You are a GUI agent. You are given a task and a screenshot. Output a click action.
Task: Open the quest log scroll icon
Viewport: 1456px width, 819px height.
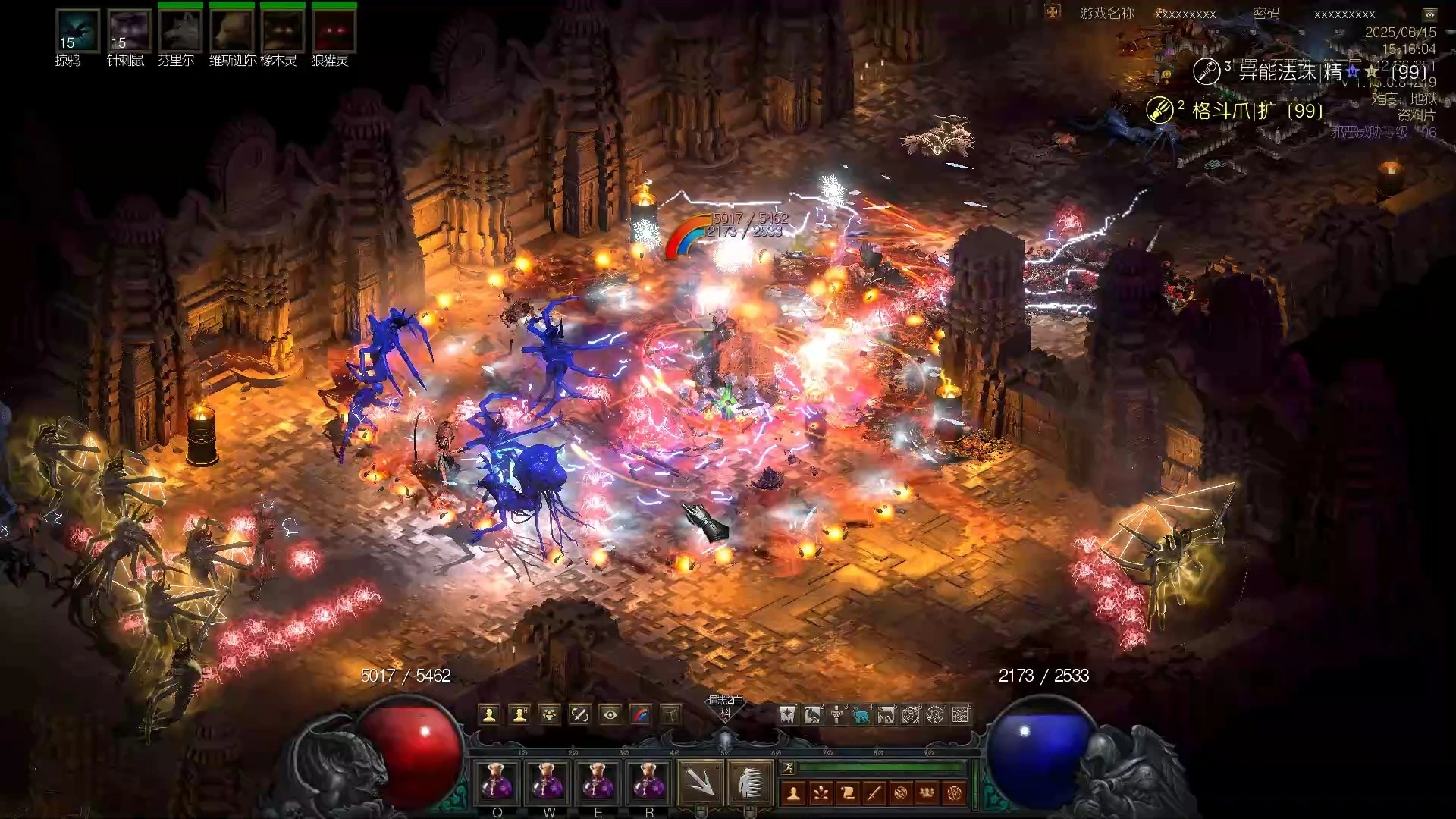click(848, 793)
